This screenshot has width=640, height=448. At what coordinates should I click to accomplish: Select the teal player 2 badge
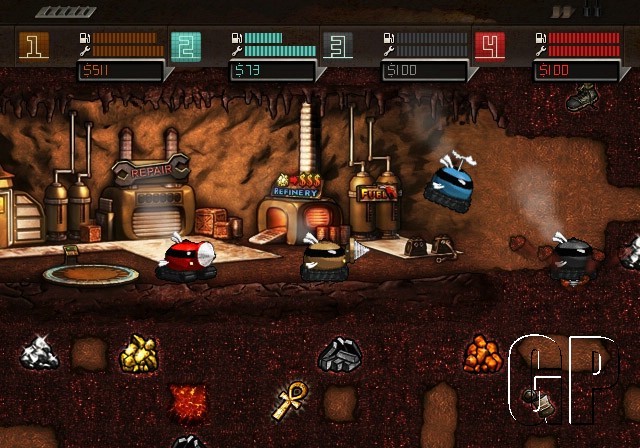click(x=185, y=45)
